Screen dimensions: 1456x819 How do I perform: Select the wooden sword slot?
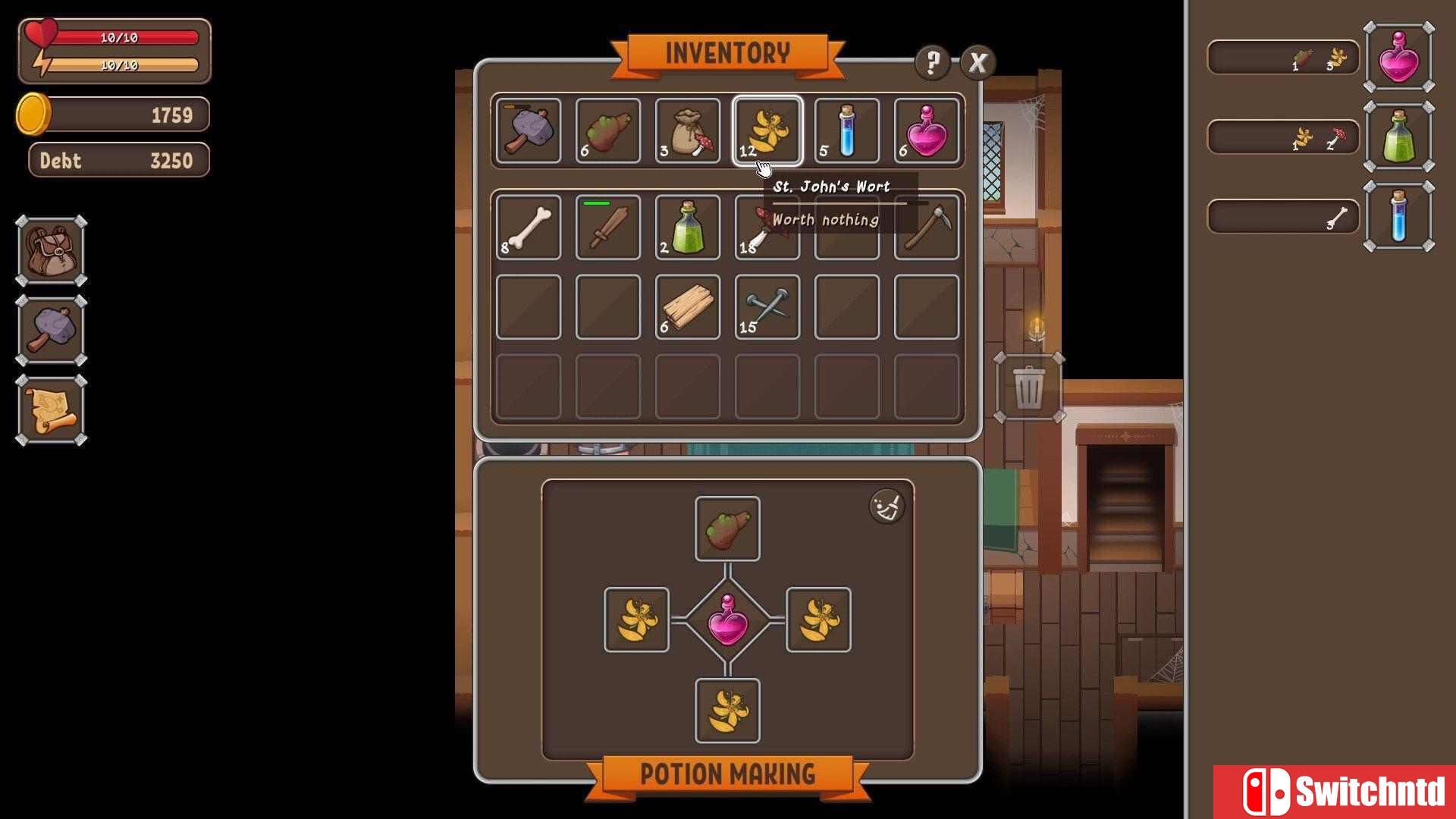tap(608, 227)
